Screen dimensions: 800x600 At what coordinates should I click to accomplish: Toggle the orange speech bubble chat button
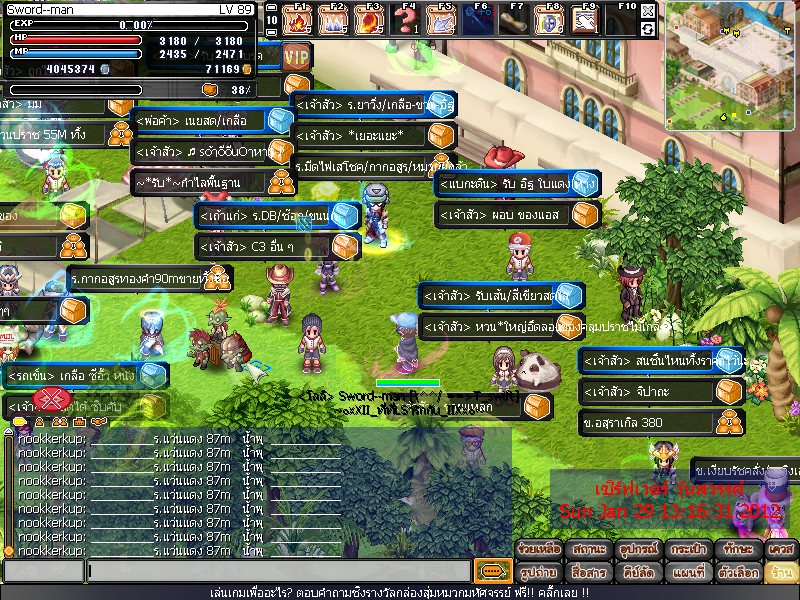pos(492,571)
